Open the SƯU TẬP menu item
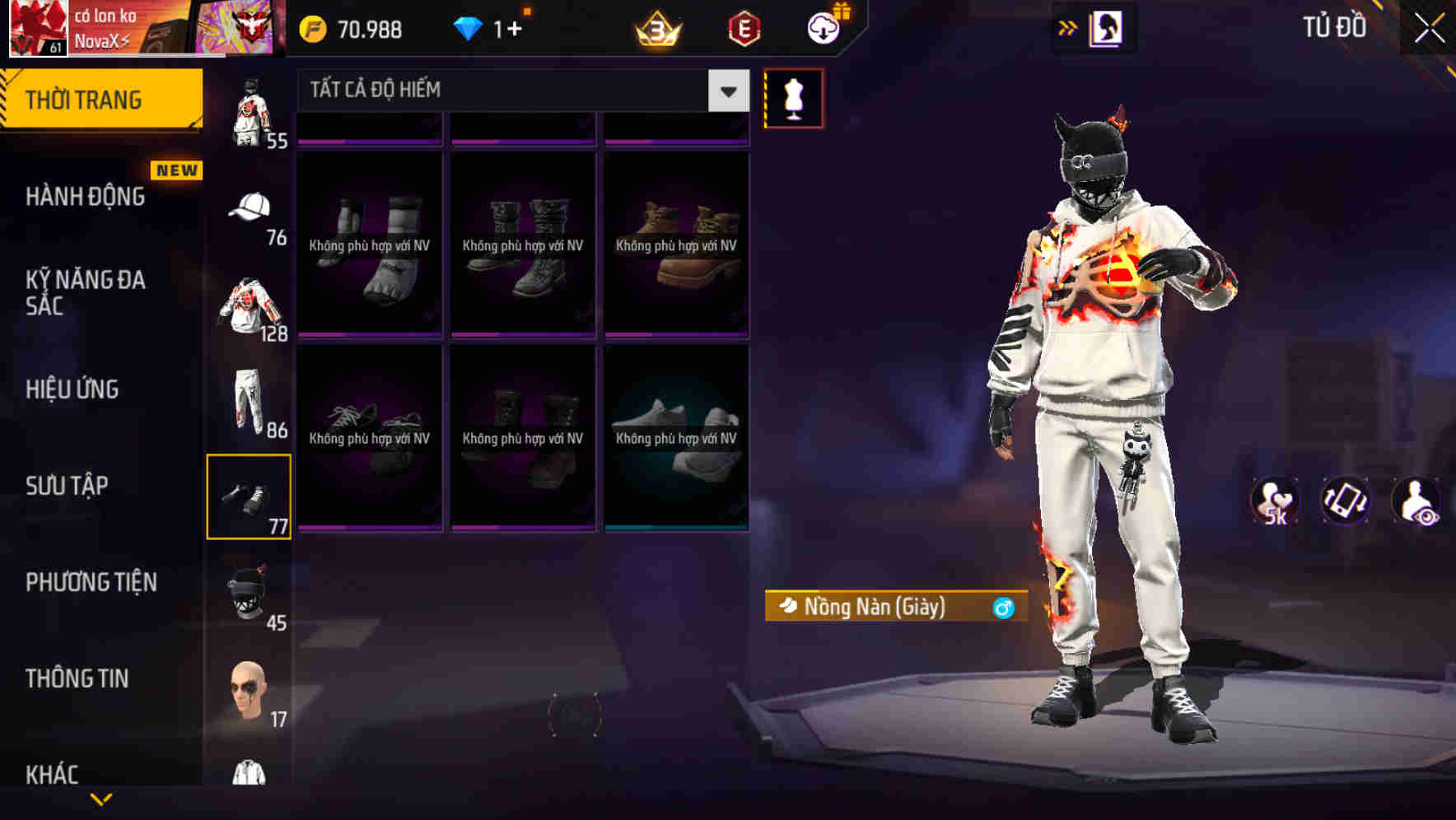This screenshot has width=1456, height=820. click(66, 487)
